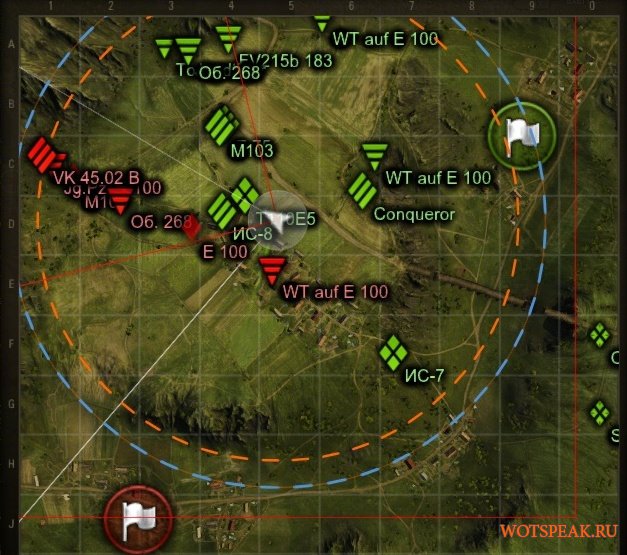627x555 pixels.
Task: Ping the FV215b 183 ally marker
Action: tap(229, 38)
